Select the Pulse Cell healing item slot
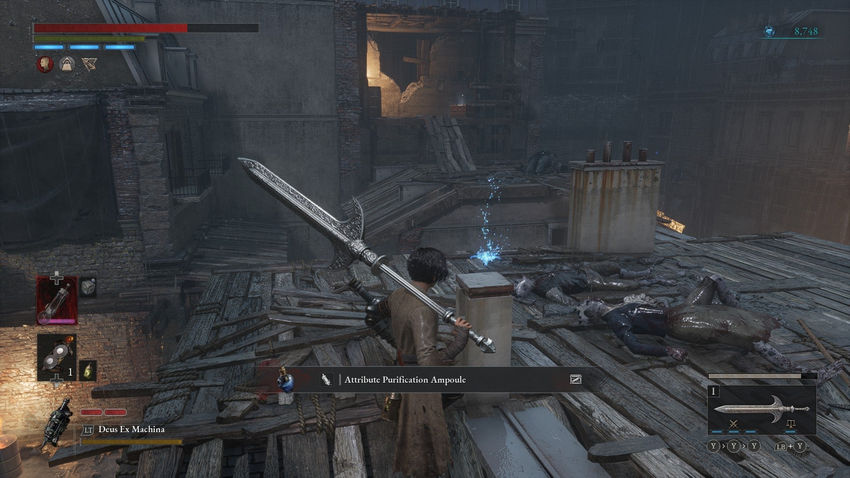Image resolution: width=850 pixels, height=478 pixels. click(57, 300)
